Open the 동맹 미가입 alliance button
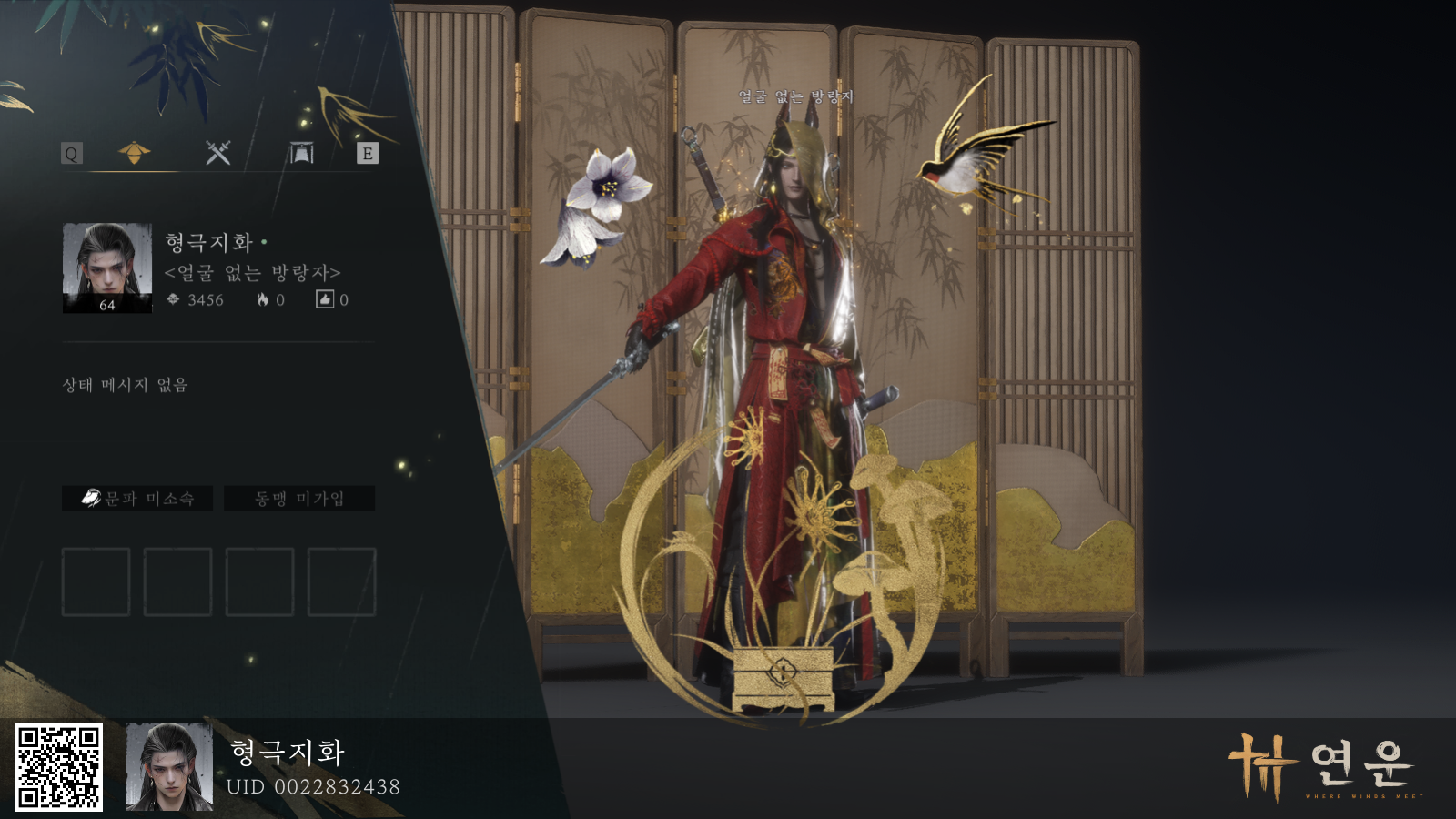1456x819 pixels. click(x=299, y=499)
